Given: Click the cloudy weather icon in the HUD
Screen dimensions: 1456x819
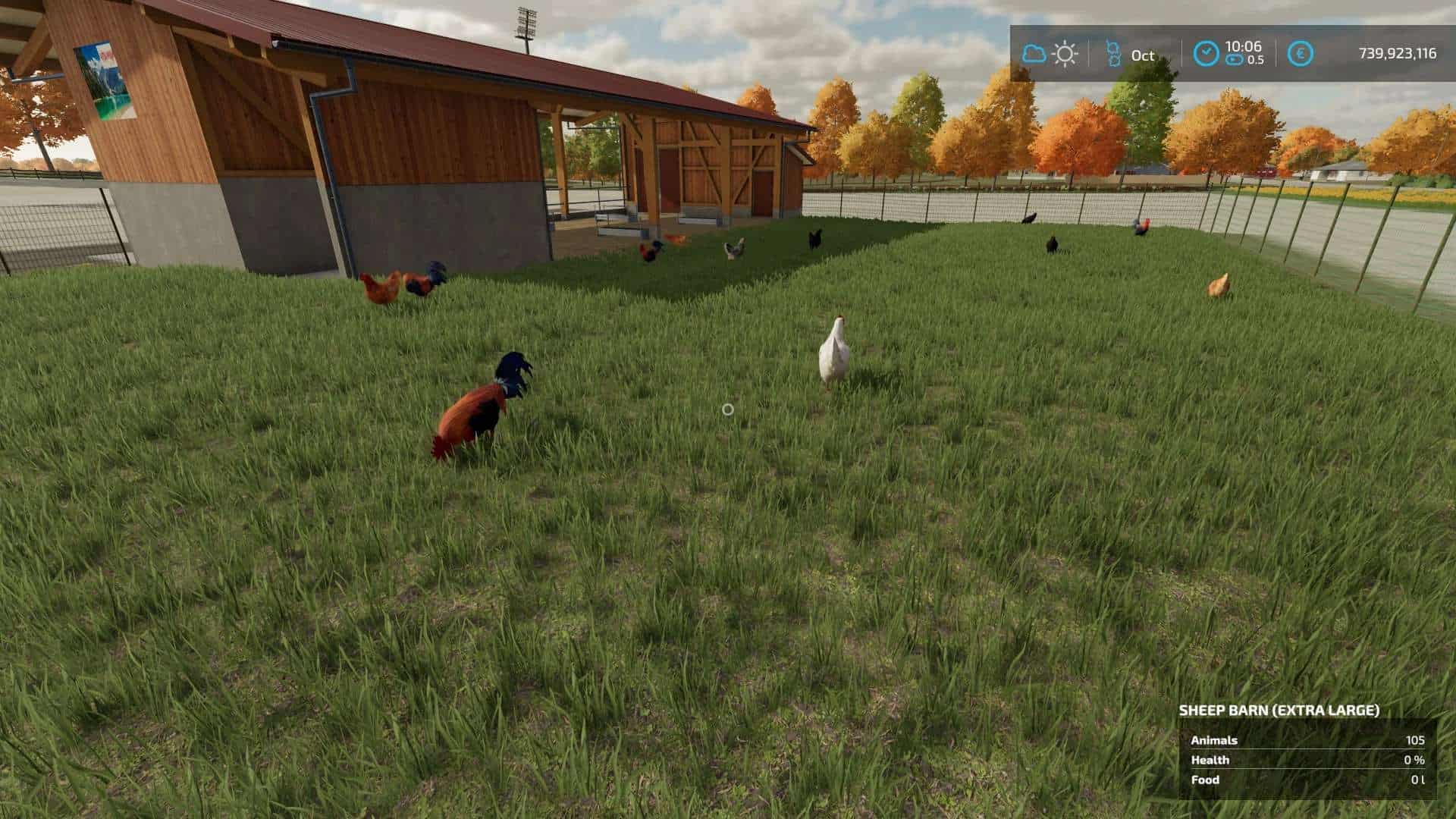Looking at the screenshot, I should pos(1033,54).
